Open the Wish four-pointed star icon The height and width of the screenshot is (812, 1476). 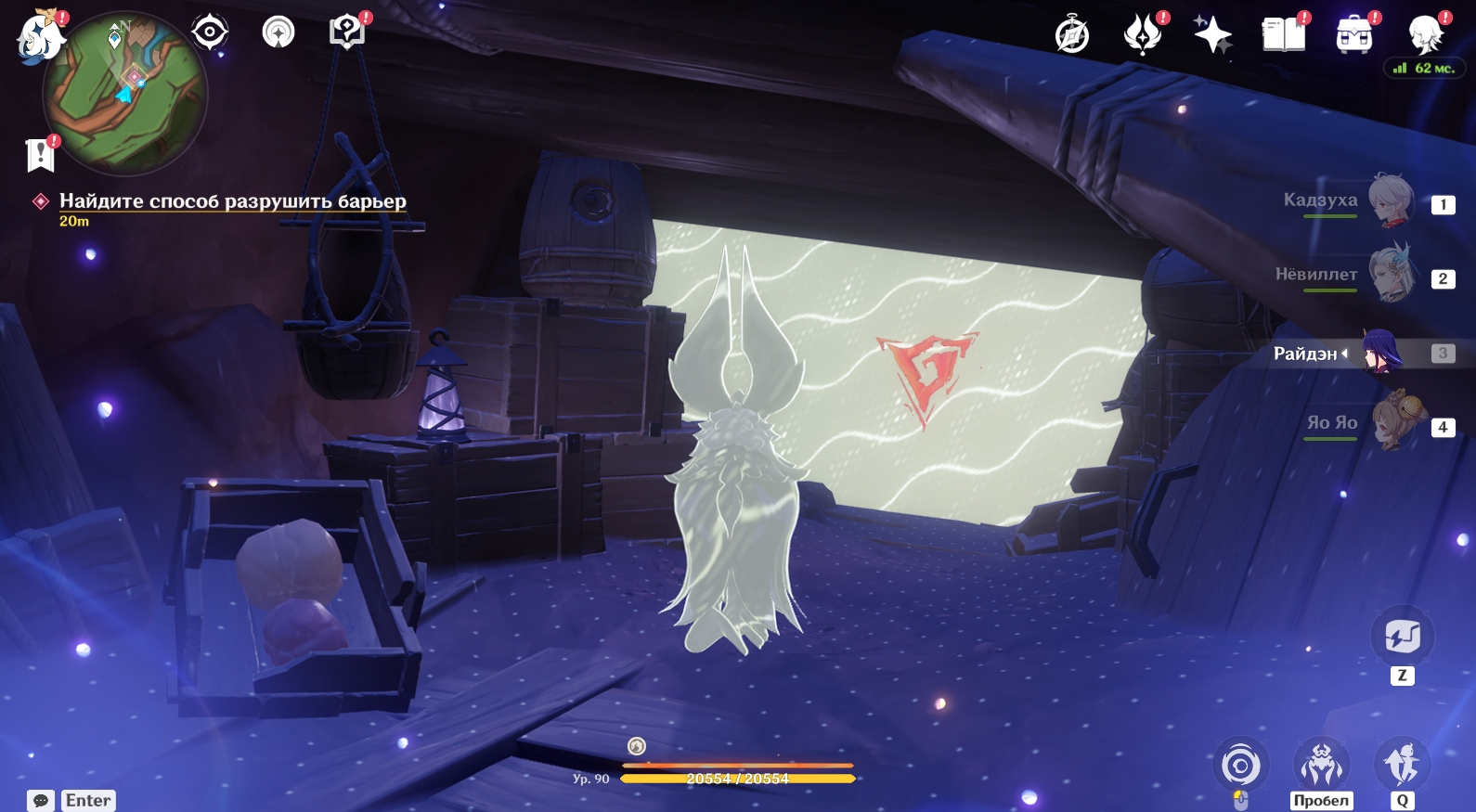coord(1212,36)
